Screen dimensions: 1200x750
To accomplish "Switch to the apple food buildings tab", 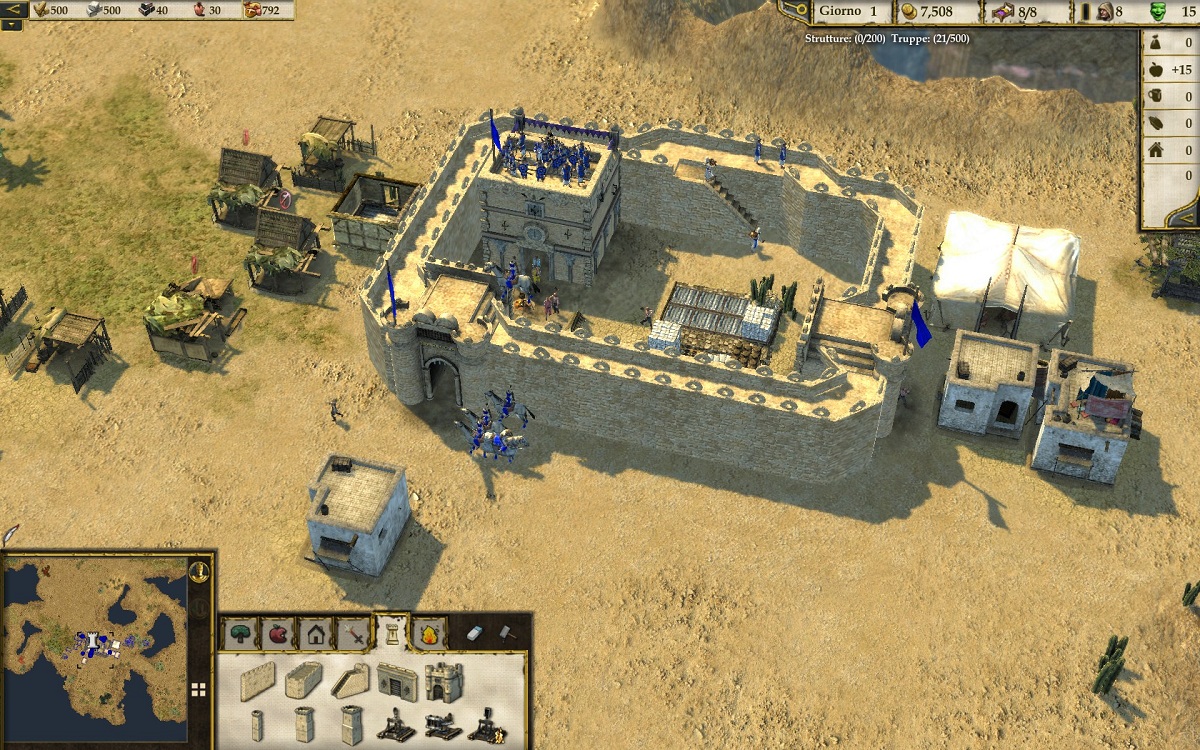I will (x=278, y=633).
